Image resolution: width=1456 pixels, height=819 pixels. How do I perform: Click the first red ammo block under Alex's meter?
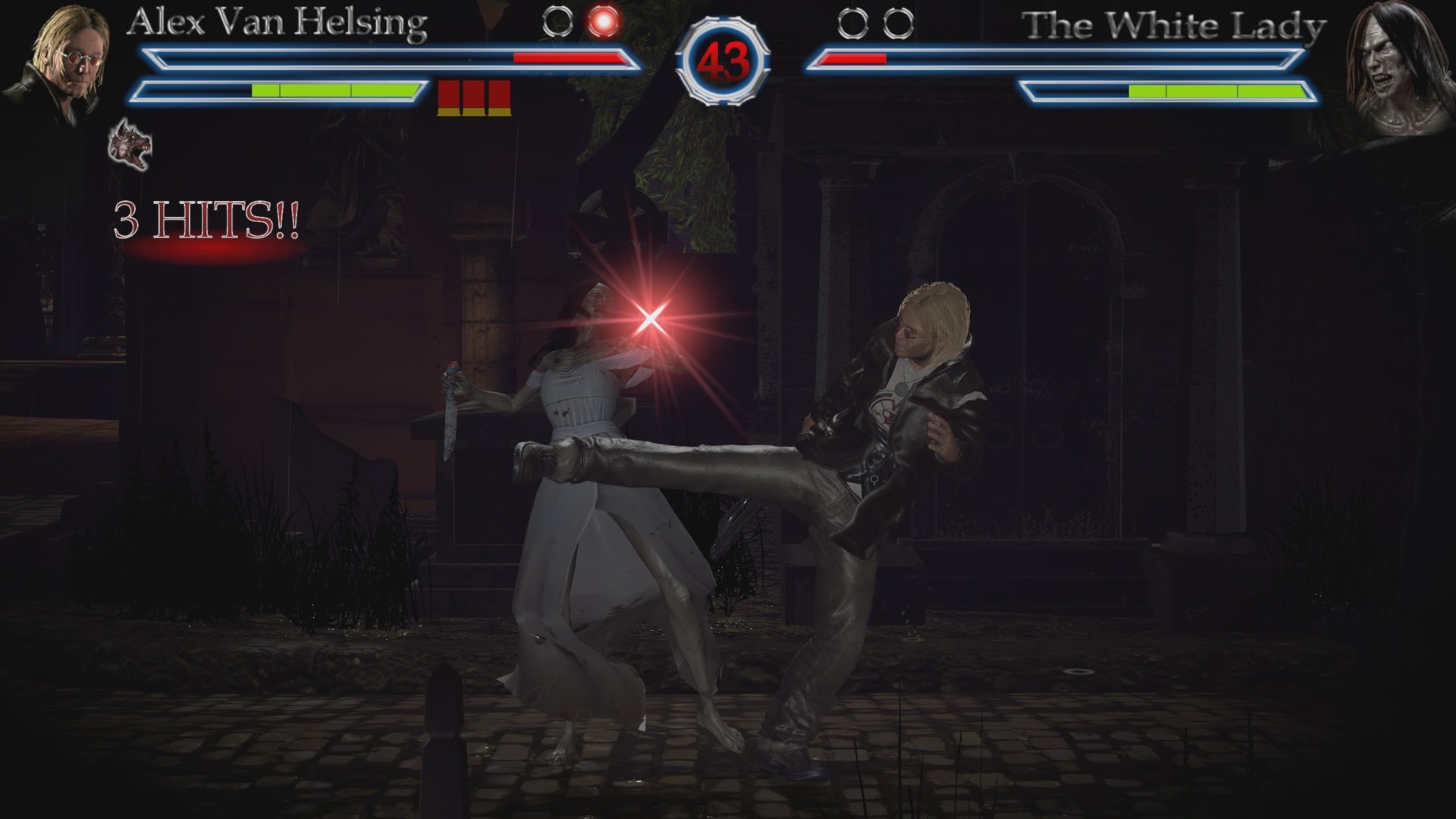pyautogui.click(x=447, y=93)
